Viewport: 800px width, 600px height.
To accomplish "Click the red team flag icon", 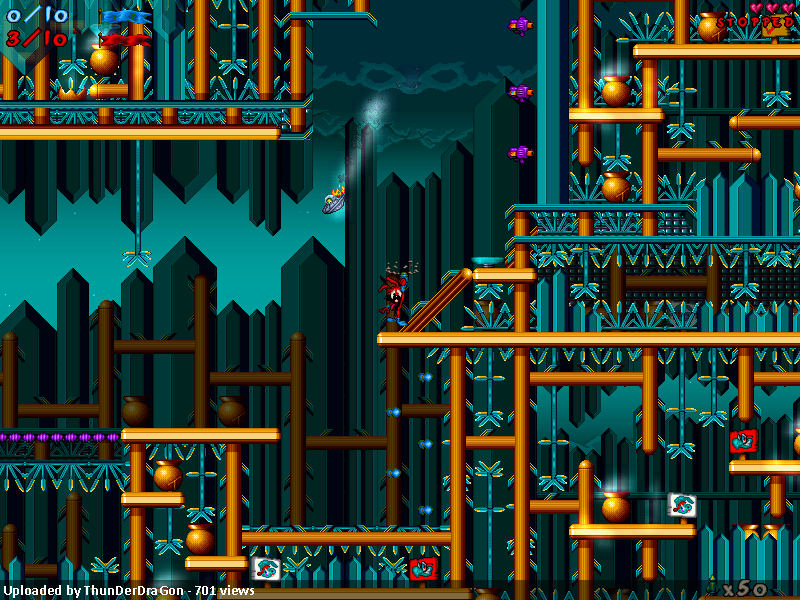I will pos(125,39).
